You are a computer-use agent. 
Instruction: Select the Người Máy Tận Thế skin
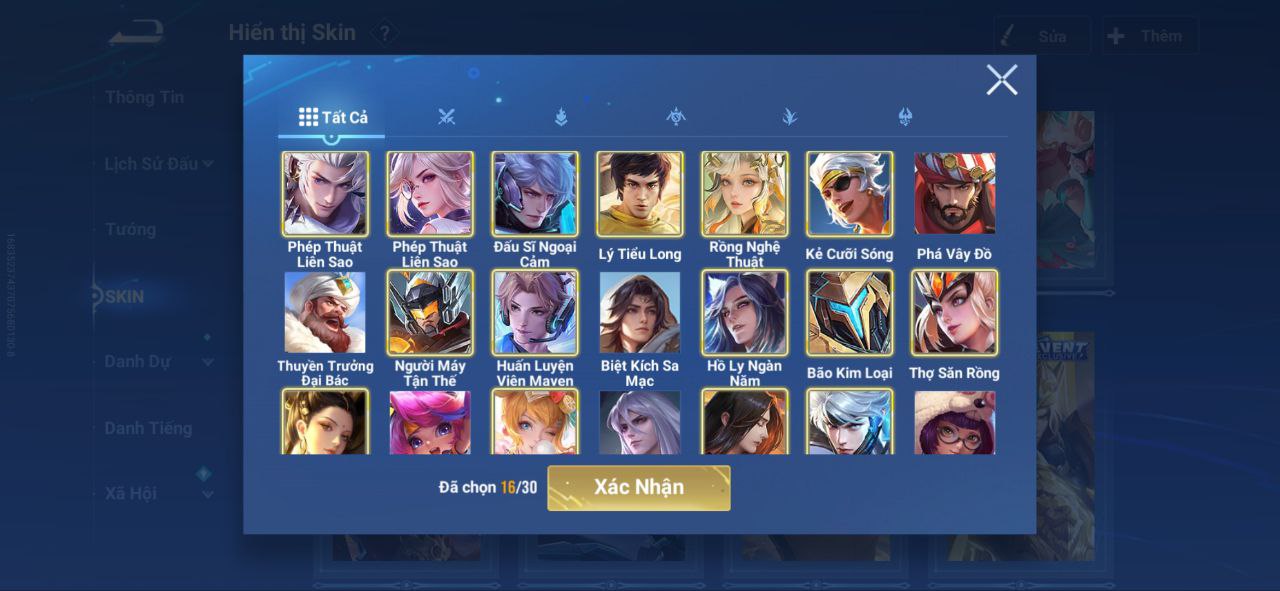click(430, 313)
